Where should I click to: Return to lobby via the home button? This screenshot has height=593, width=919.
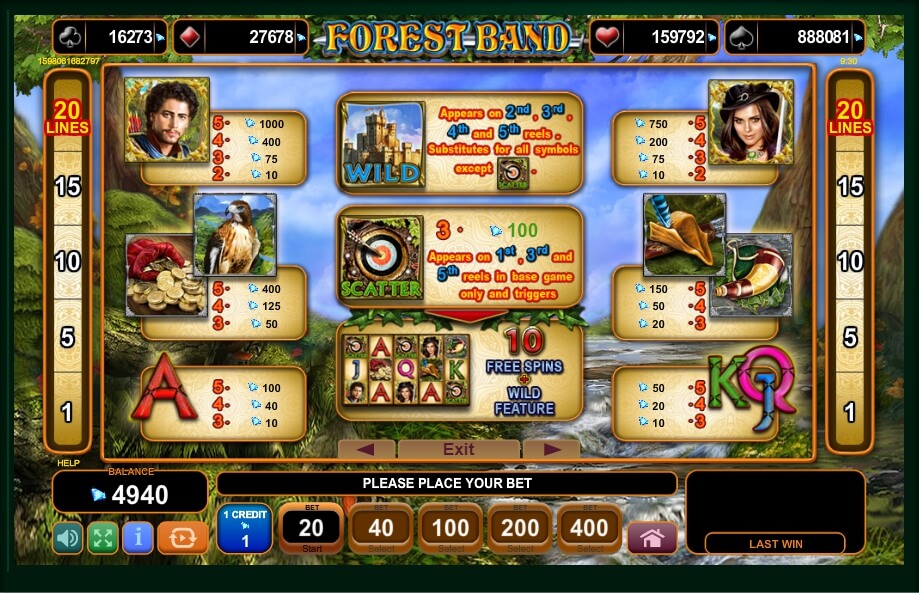coord(652,538)
